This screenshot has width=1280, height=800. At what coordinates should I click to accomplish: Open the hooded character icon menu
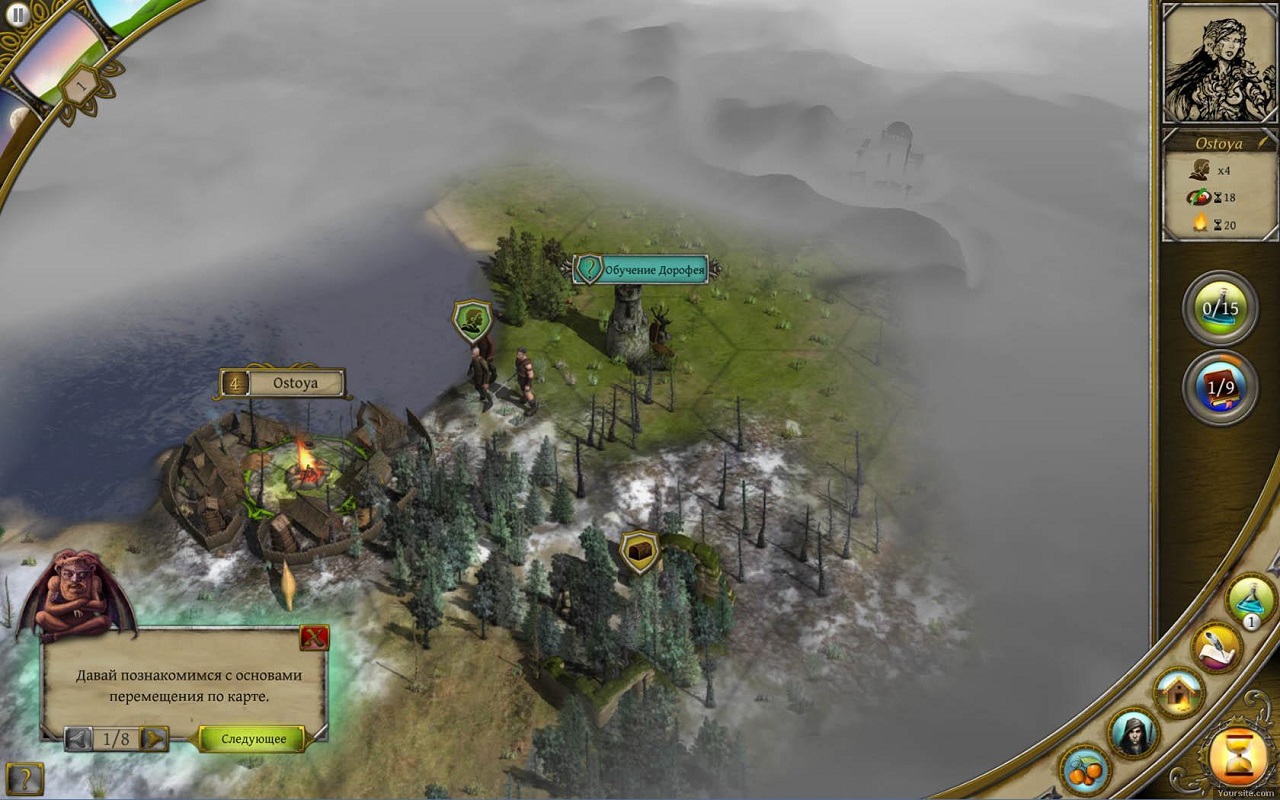point(1133,733)
